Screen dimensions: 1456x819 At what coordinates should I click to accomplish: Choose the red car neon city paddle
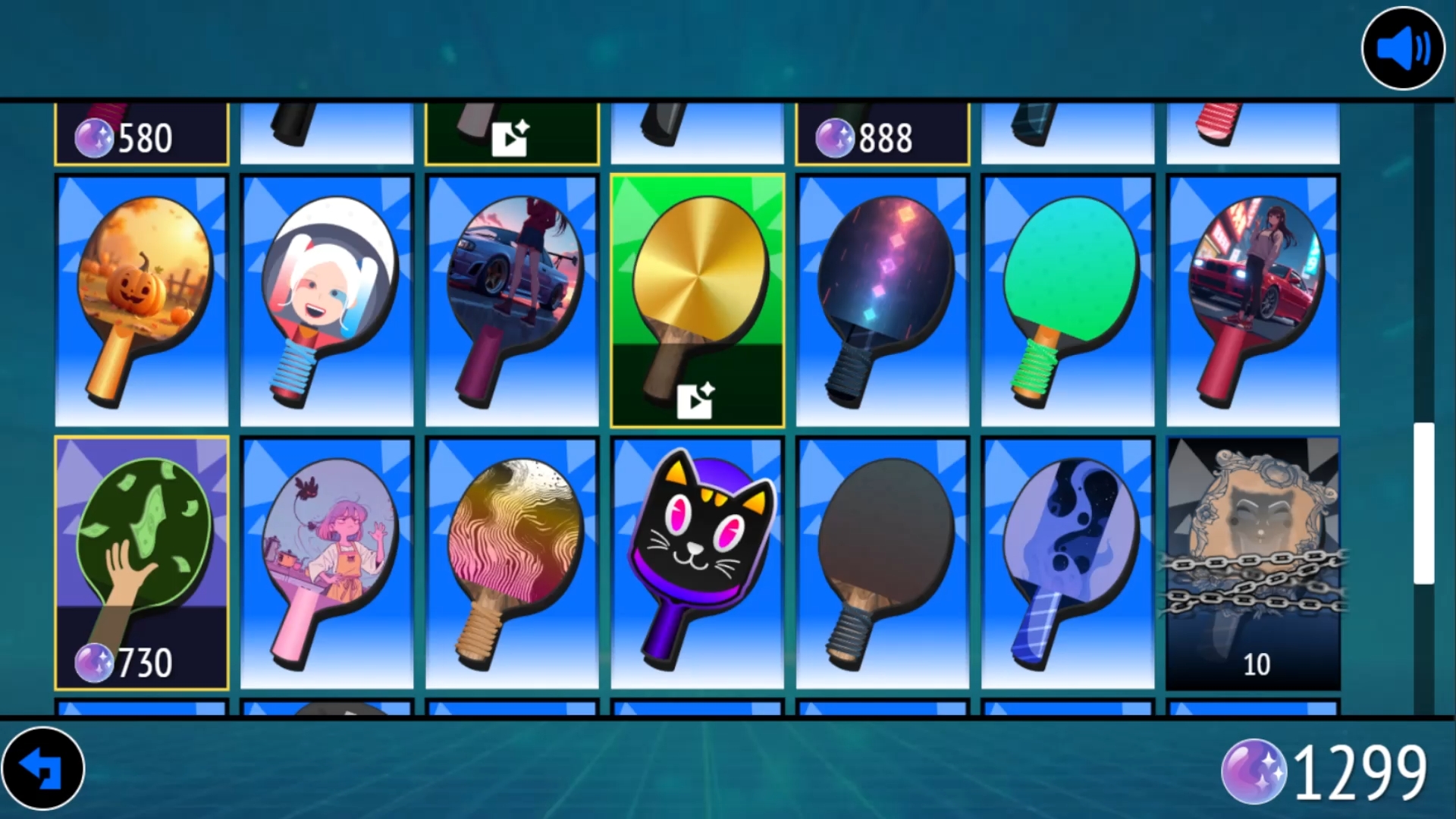point(1253,300)
